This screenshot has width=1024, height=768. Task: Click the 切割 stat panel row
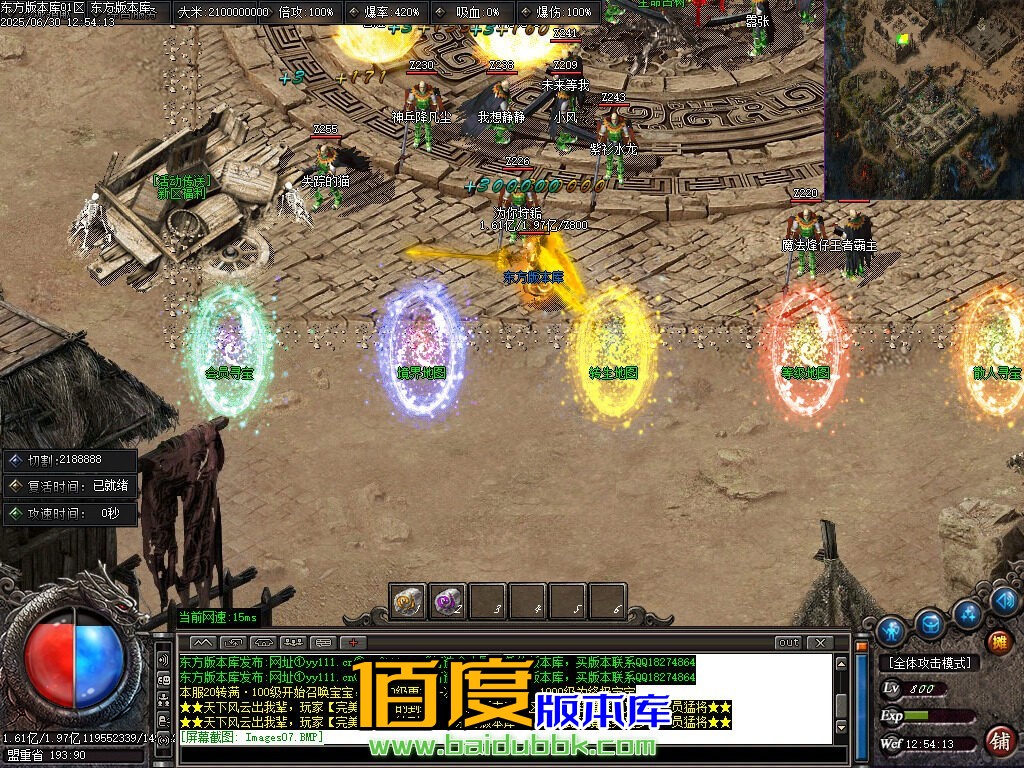(70, 461)
